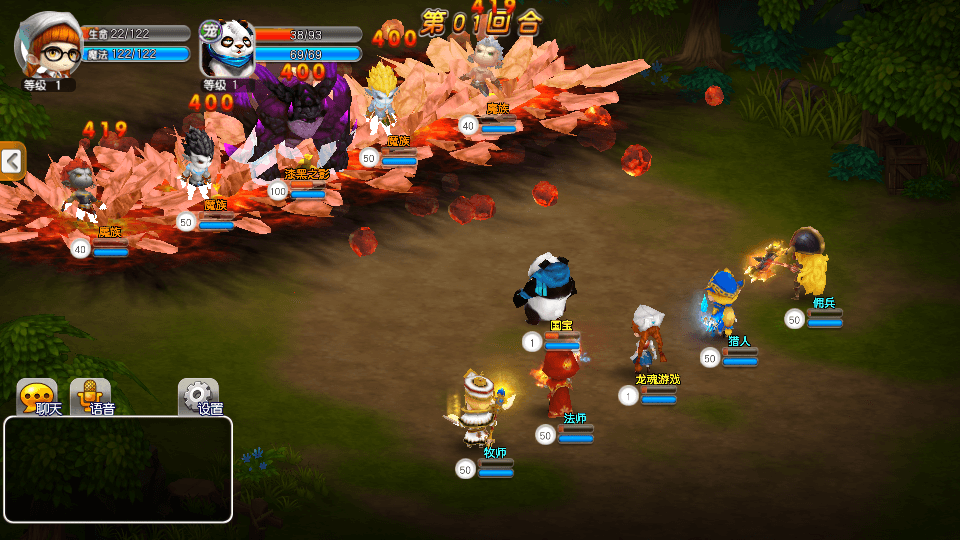Open the settings (设置) gear

(199, 396)
